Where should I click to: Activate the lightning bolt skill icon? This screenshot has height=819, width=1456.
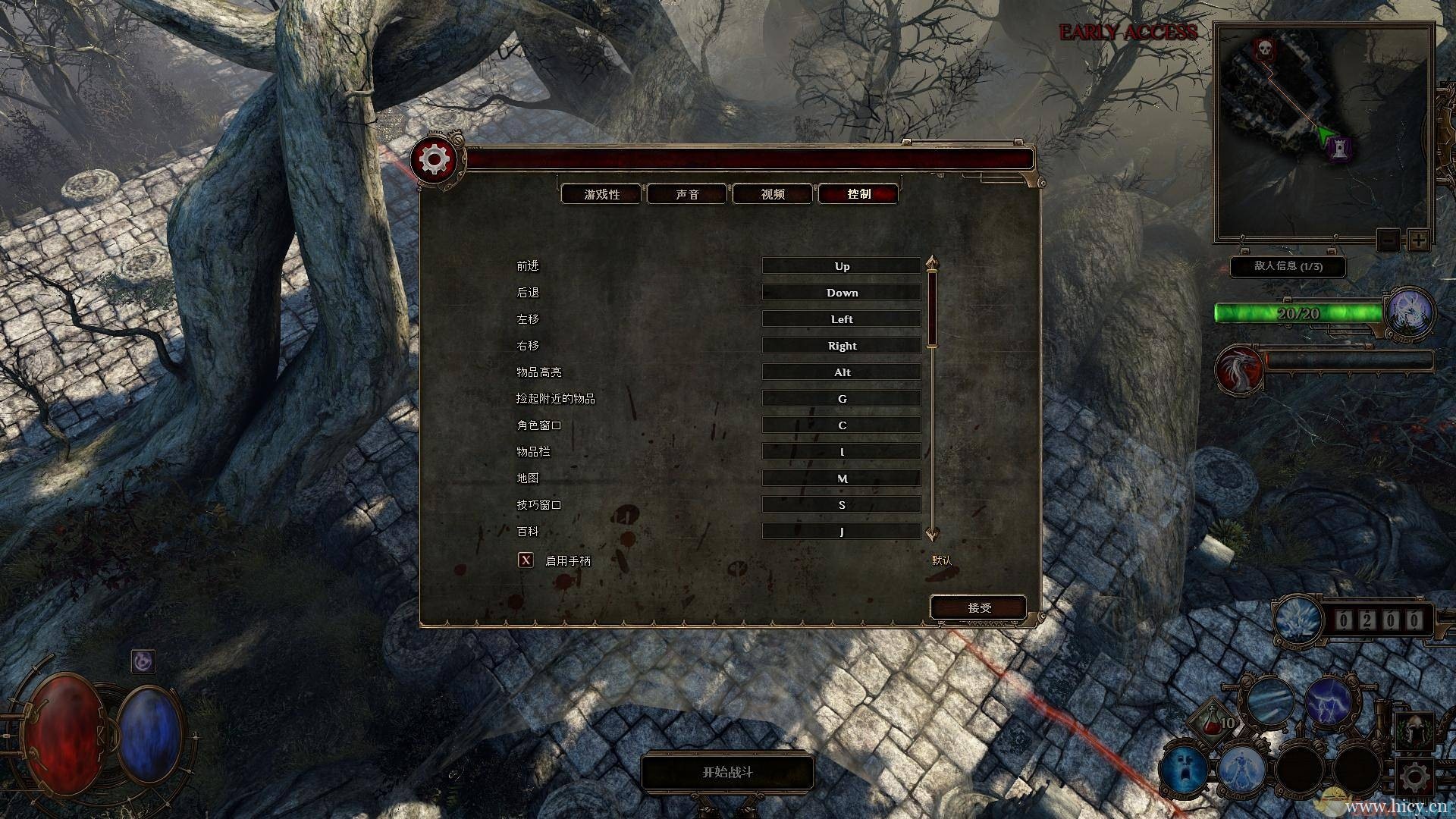coord(1327,701)
